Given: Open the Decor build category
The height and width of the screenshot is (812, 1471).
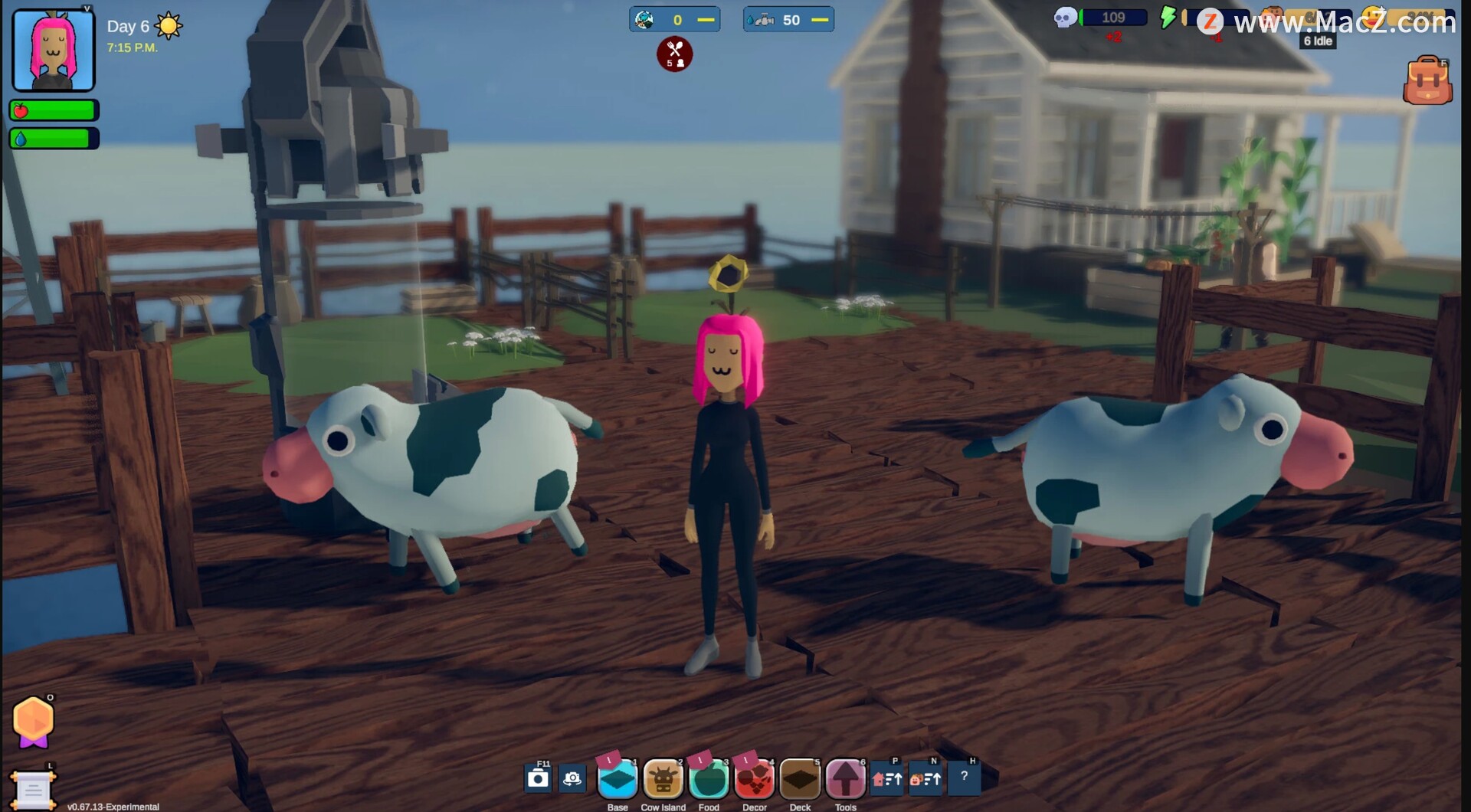Looking at the screenshot, I should [755, 780].
